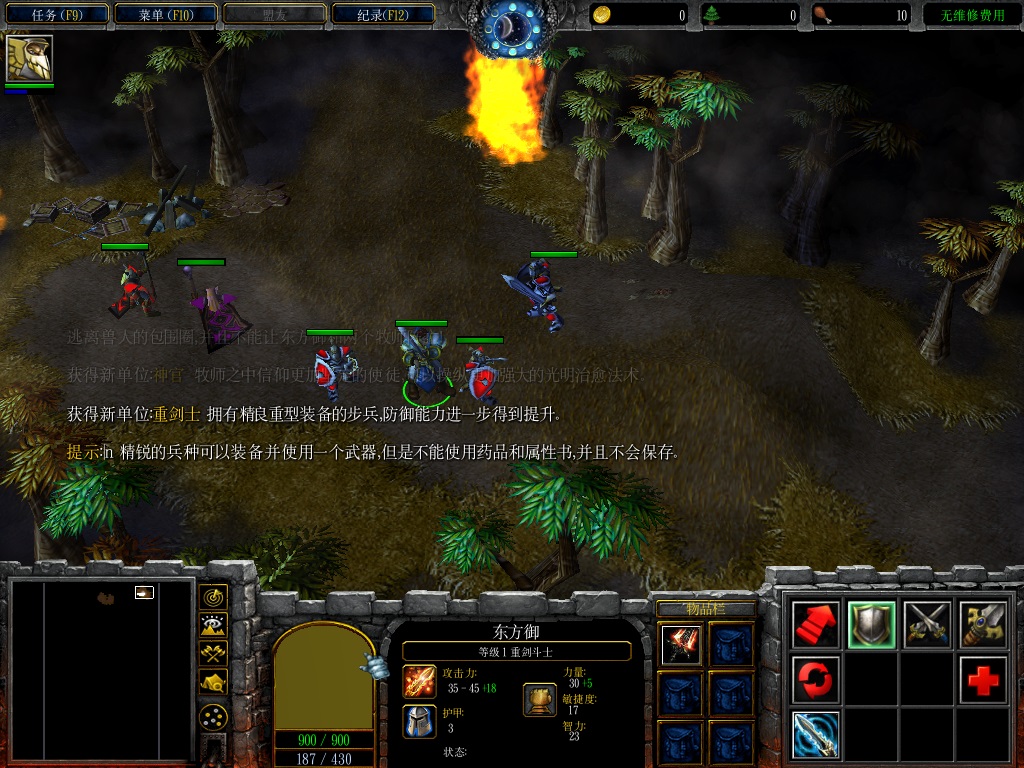Open the 菜单 (F10) game menu
The width and height of the screenshot is (1024, 768).
[x=165, y=15]
